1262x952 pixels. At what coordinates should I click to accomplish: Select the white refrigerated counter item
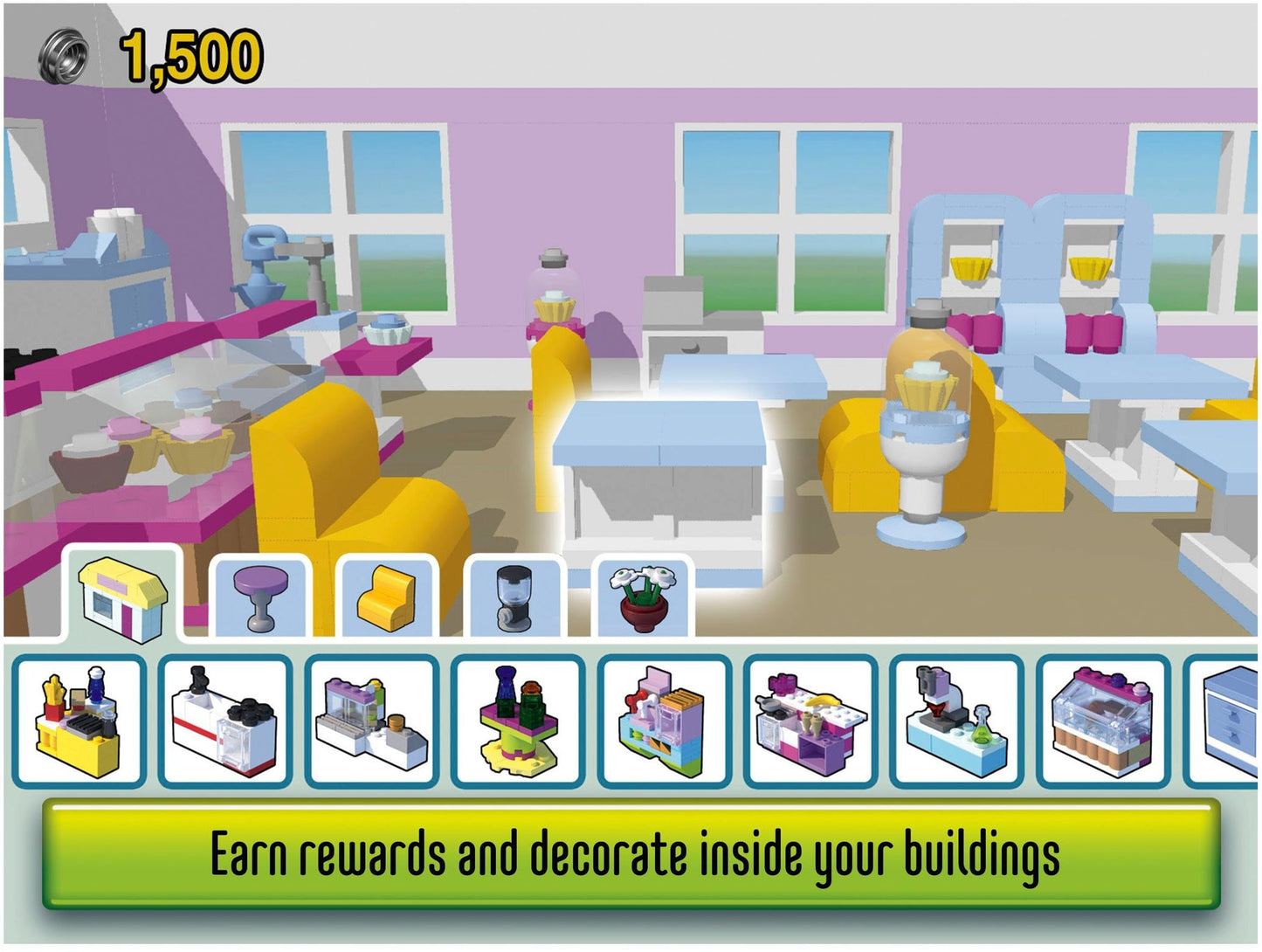pos(224,723)
